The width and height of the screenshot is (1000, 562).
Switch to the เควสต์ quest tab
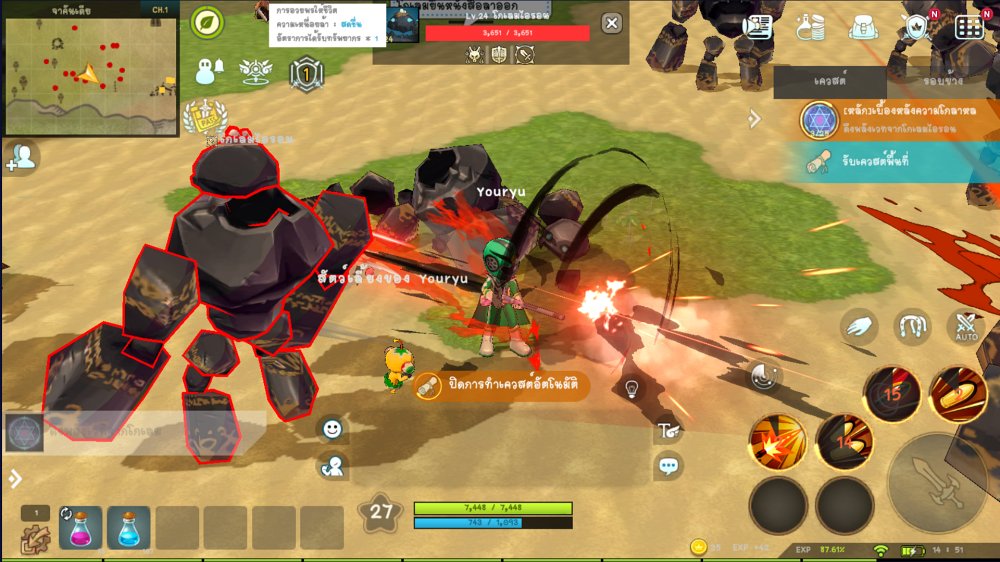830,81
